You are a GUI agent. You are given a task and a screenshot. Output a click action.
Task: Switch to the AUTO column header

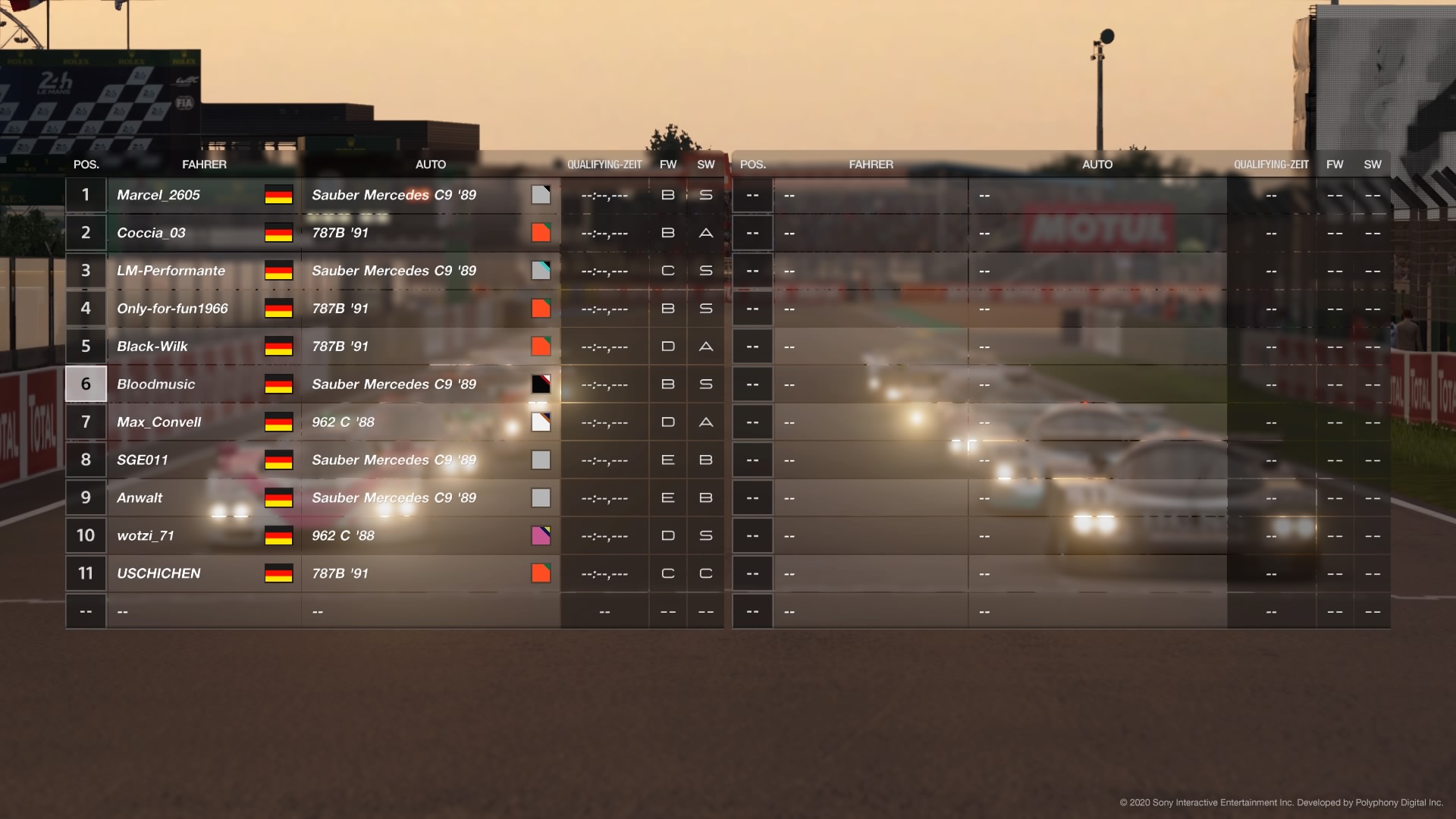click(x=431, y=164)
